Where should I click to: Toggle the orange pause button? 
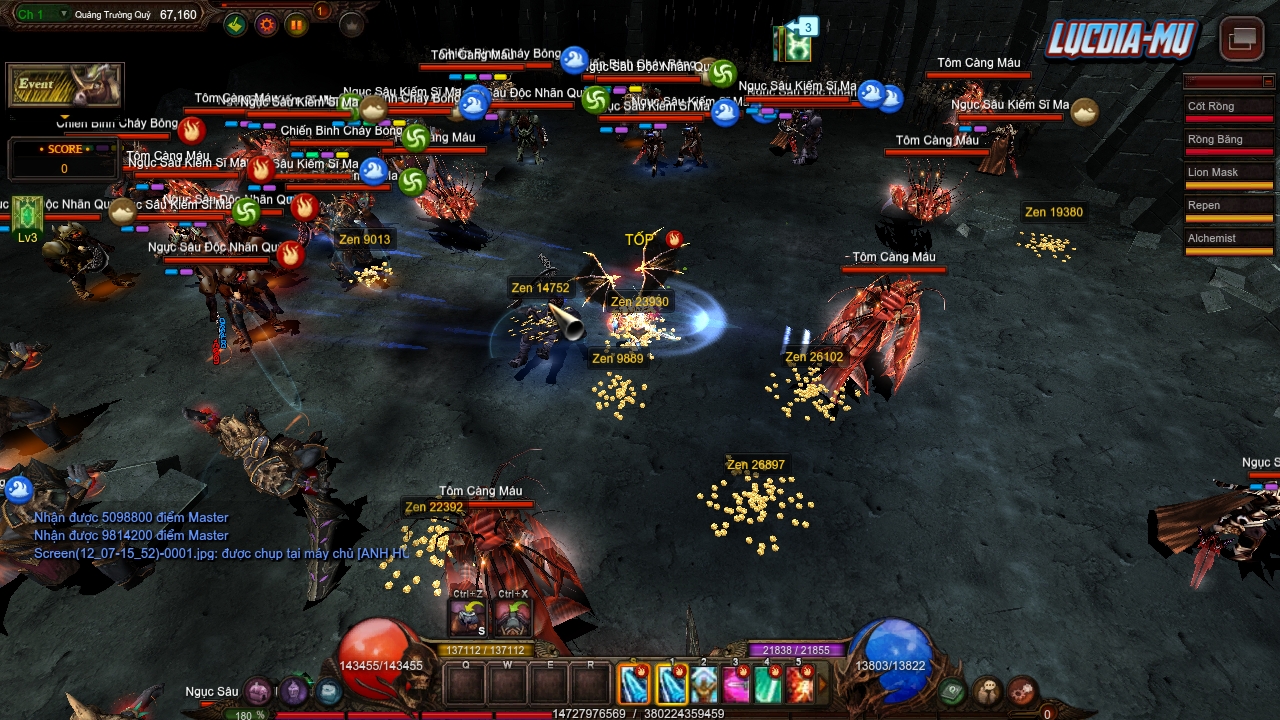[x=297, y=25]
